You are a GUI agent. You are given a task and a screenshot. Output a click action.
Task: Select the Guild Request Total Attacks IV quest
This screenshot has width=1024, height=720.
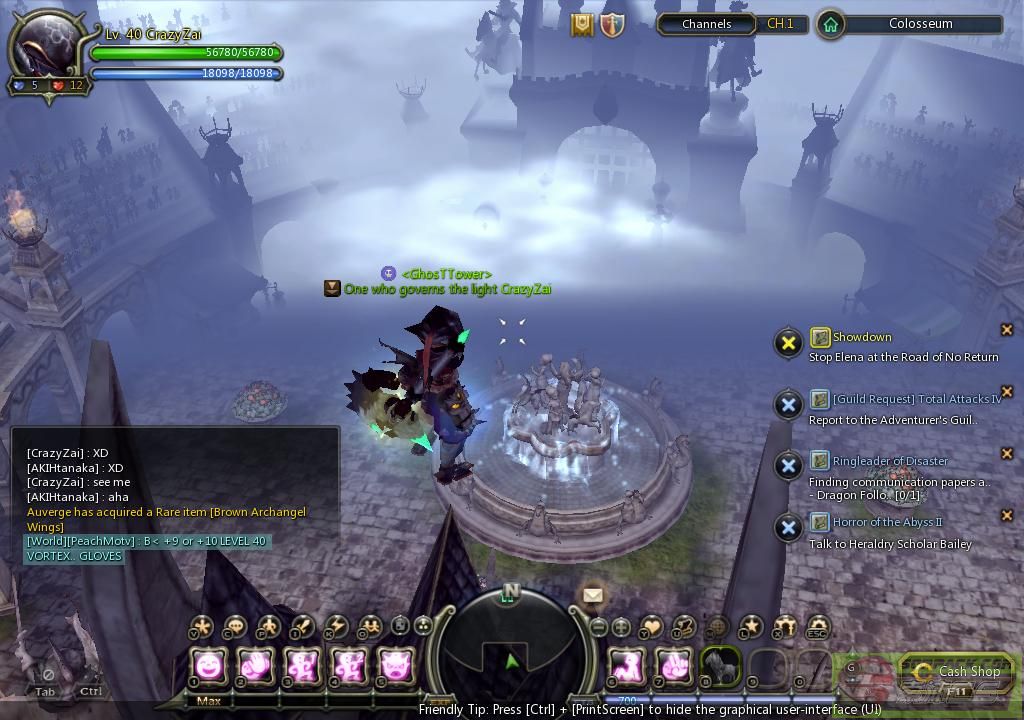[x=916, y=399]
